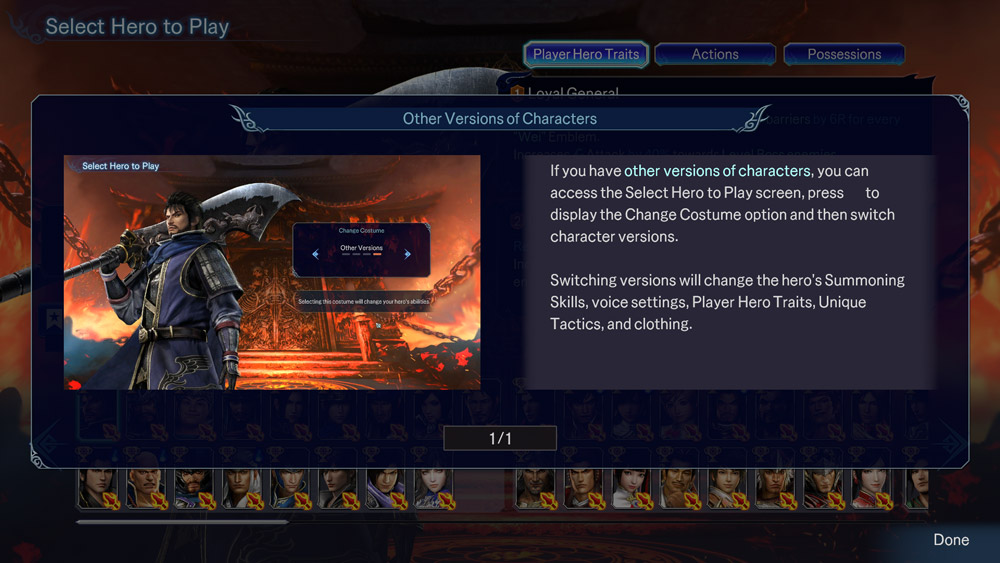Click Done to close the tutorial
1000x563 pixels.
click(x=950, y=540)
